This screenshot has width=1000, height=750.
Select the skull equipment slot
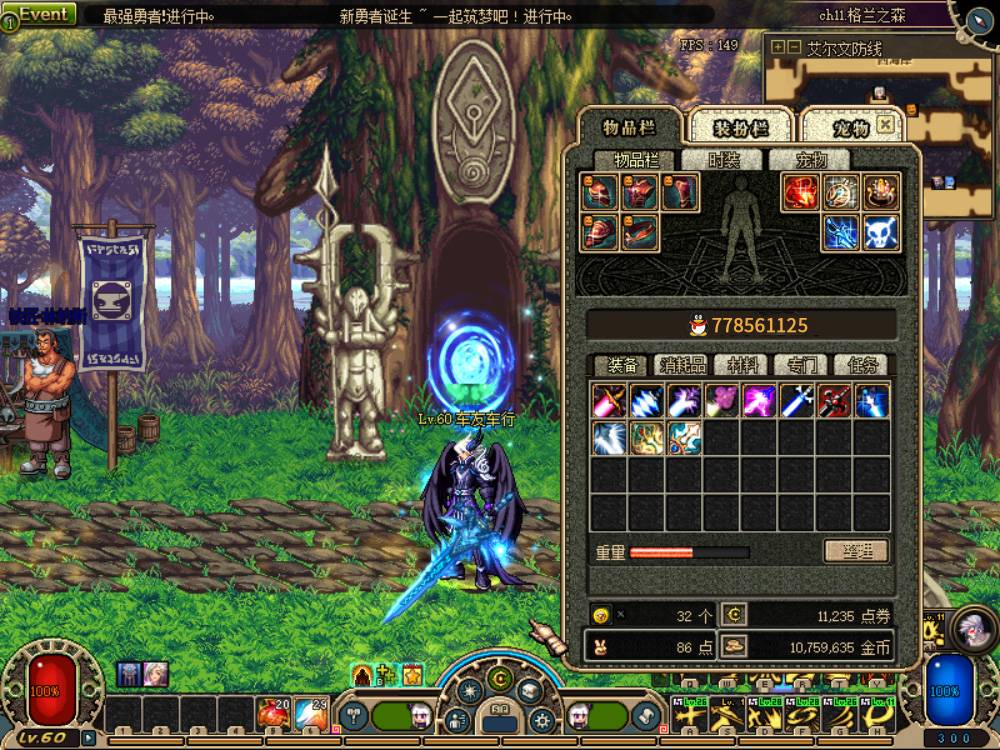pyautogui.click(x=881, y=233)
